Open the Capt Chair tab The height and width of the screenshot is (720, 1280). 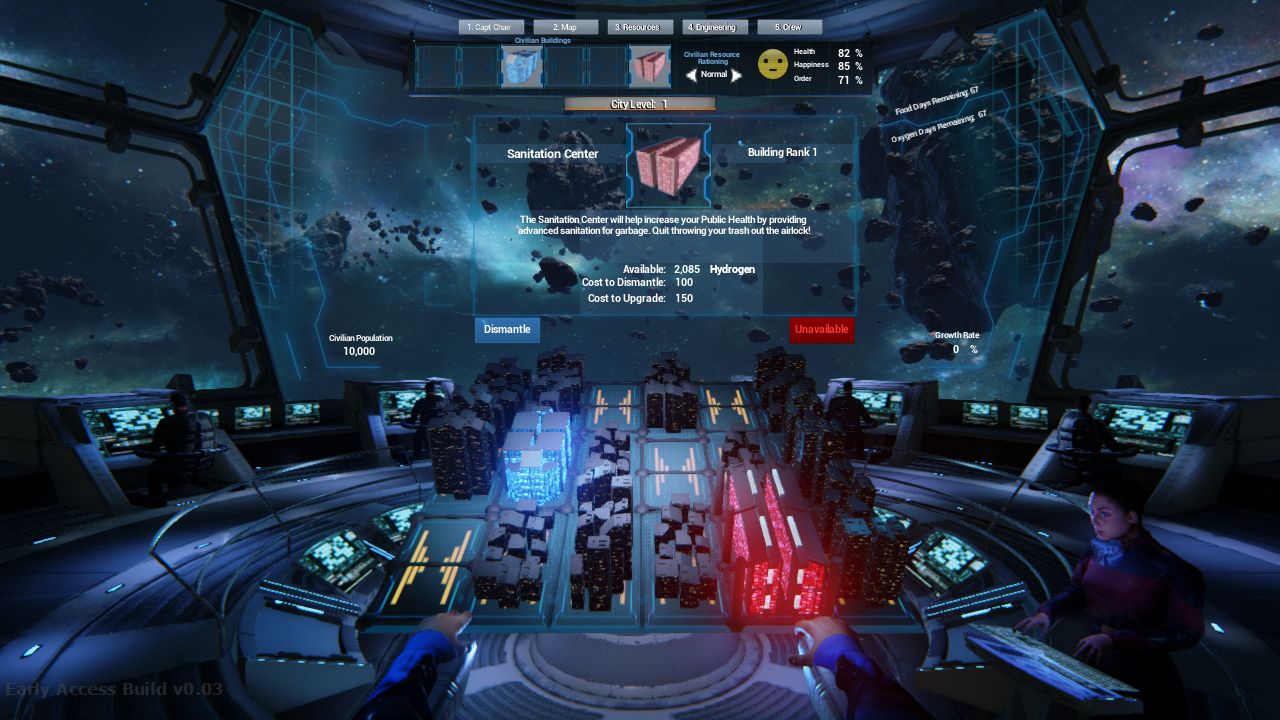[492, 27]
